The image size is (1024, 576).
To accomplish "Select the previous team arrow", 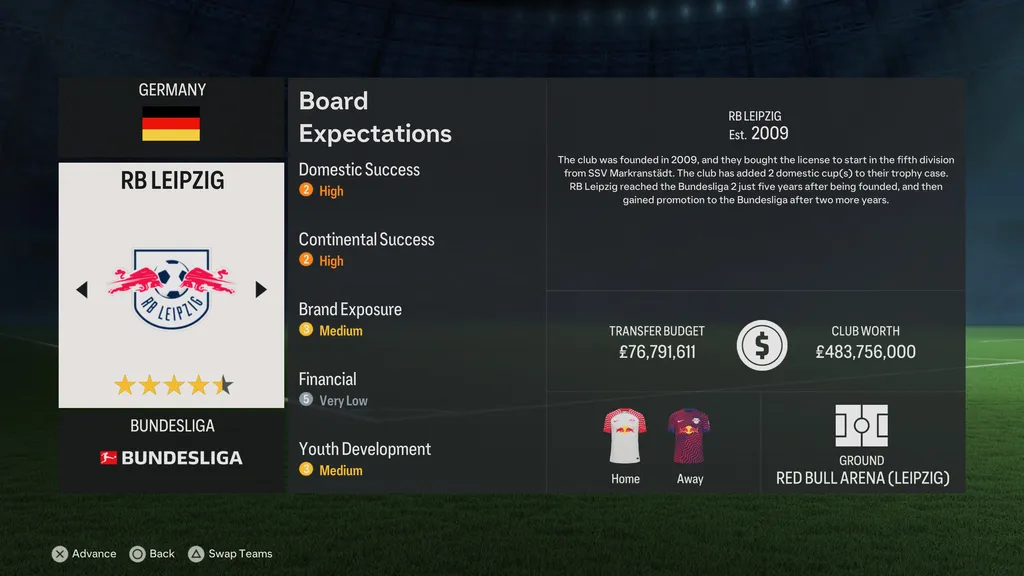I will pos(82,289).
